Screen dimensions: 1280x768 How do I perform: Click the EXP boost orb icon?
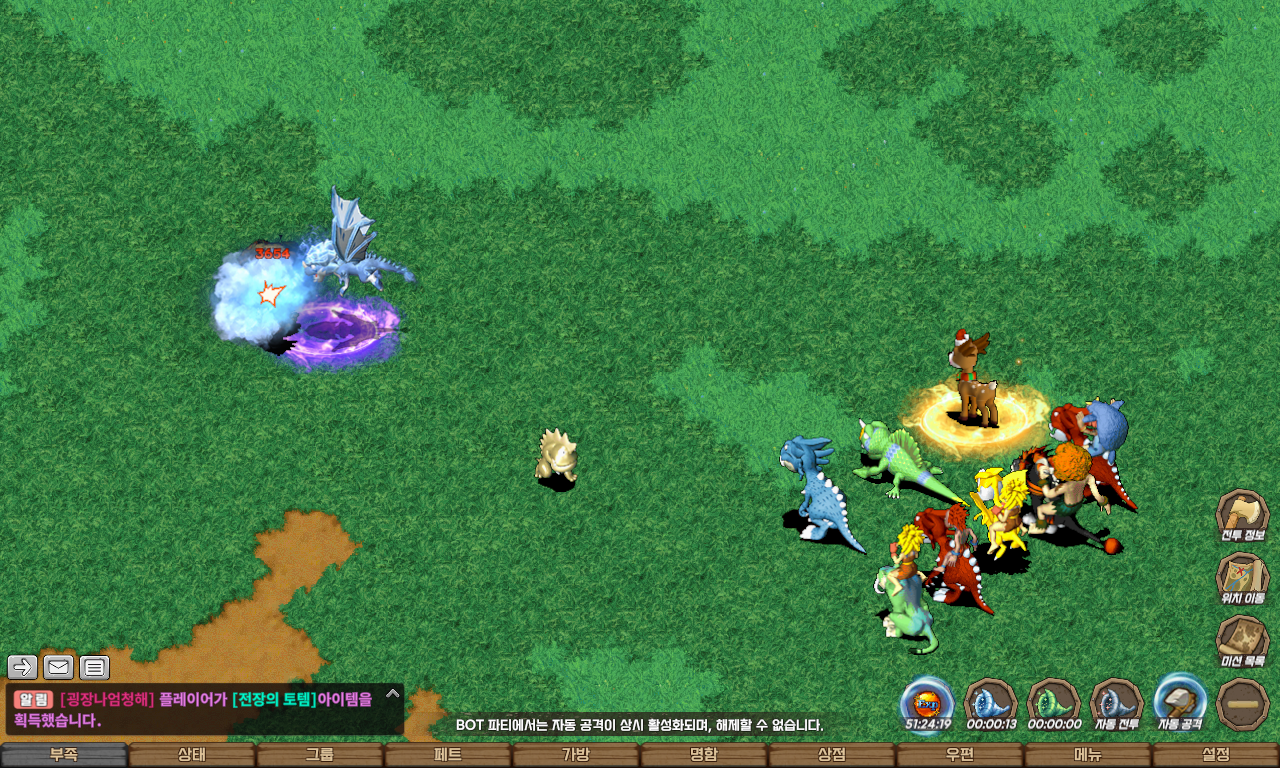point(927,702)
